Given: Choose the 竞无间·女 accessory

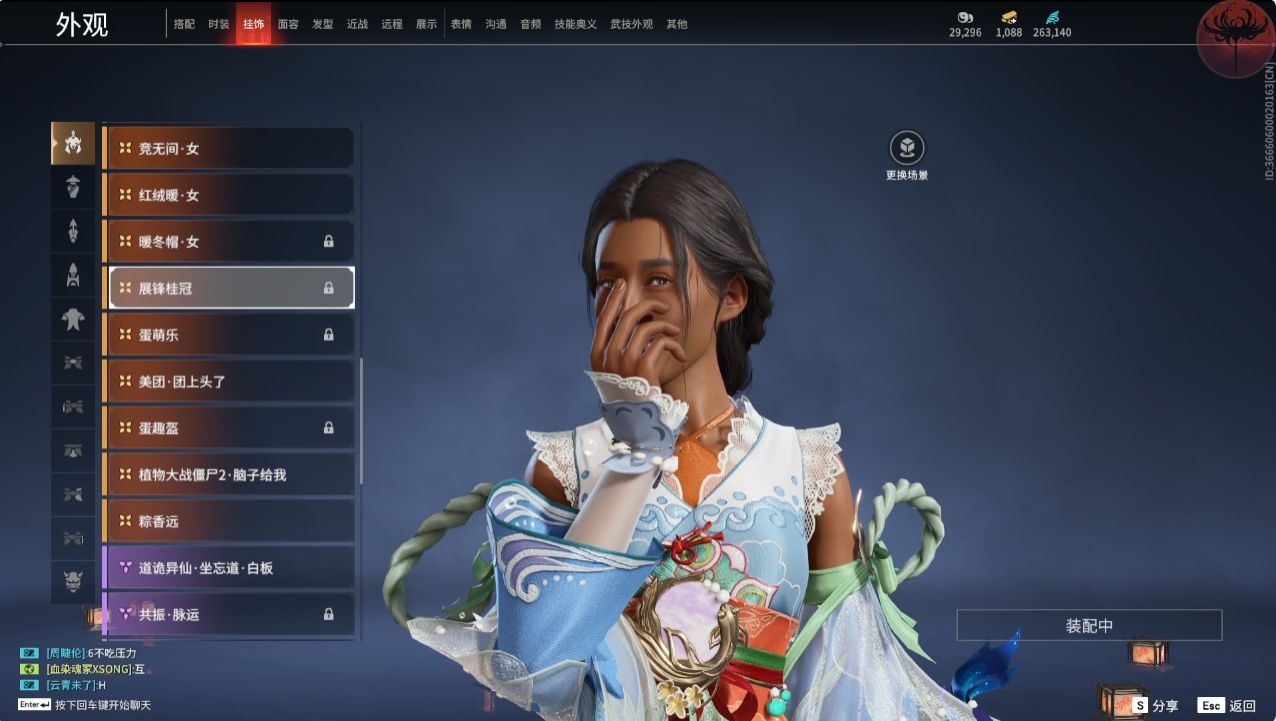Looking at the screenshot, I should point(229,148).
